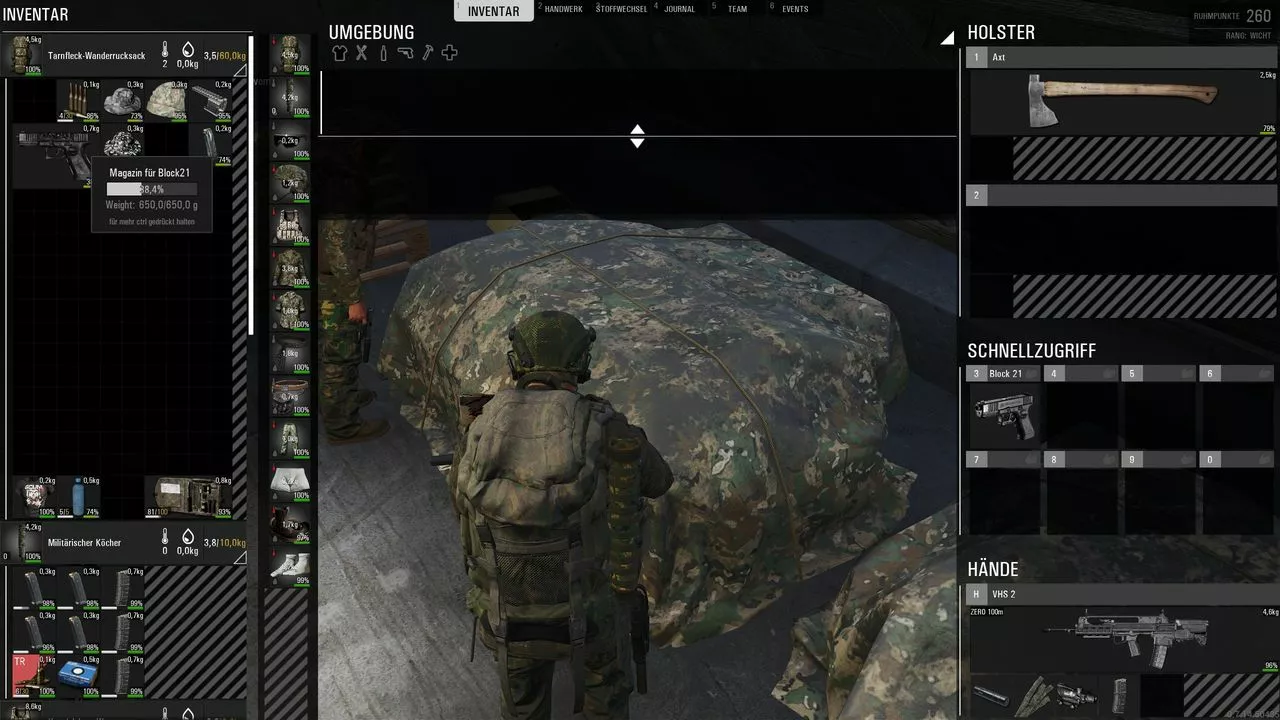
Task: Collapse the Tarnfleck-Wanderrucksack container
Action: 239,71
